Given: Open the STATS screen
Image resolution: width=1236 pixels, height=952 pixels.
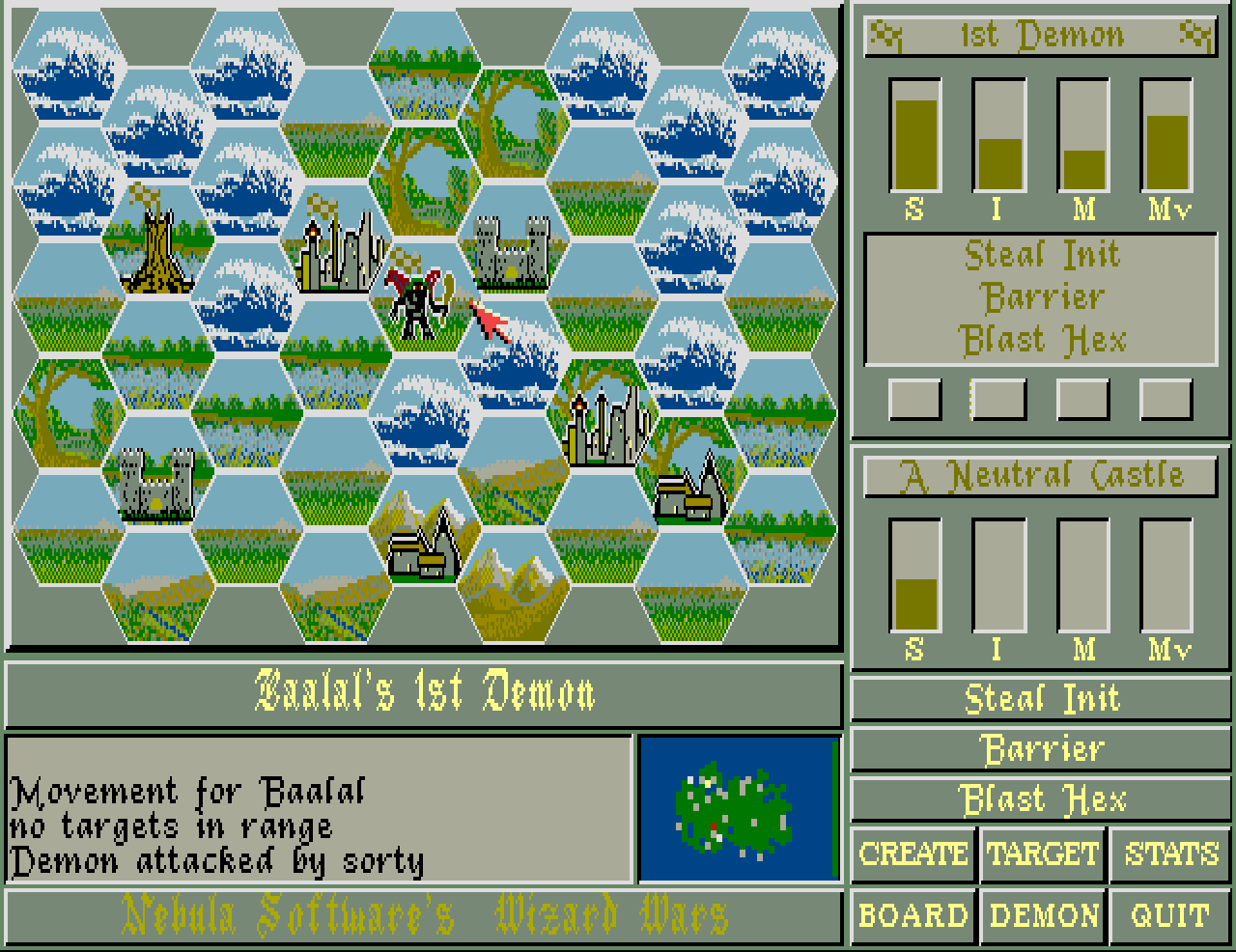Looking at the screenshot, I should (1171, 854).
